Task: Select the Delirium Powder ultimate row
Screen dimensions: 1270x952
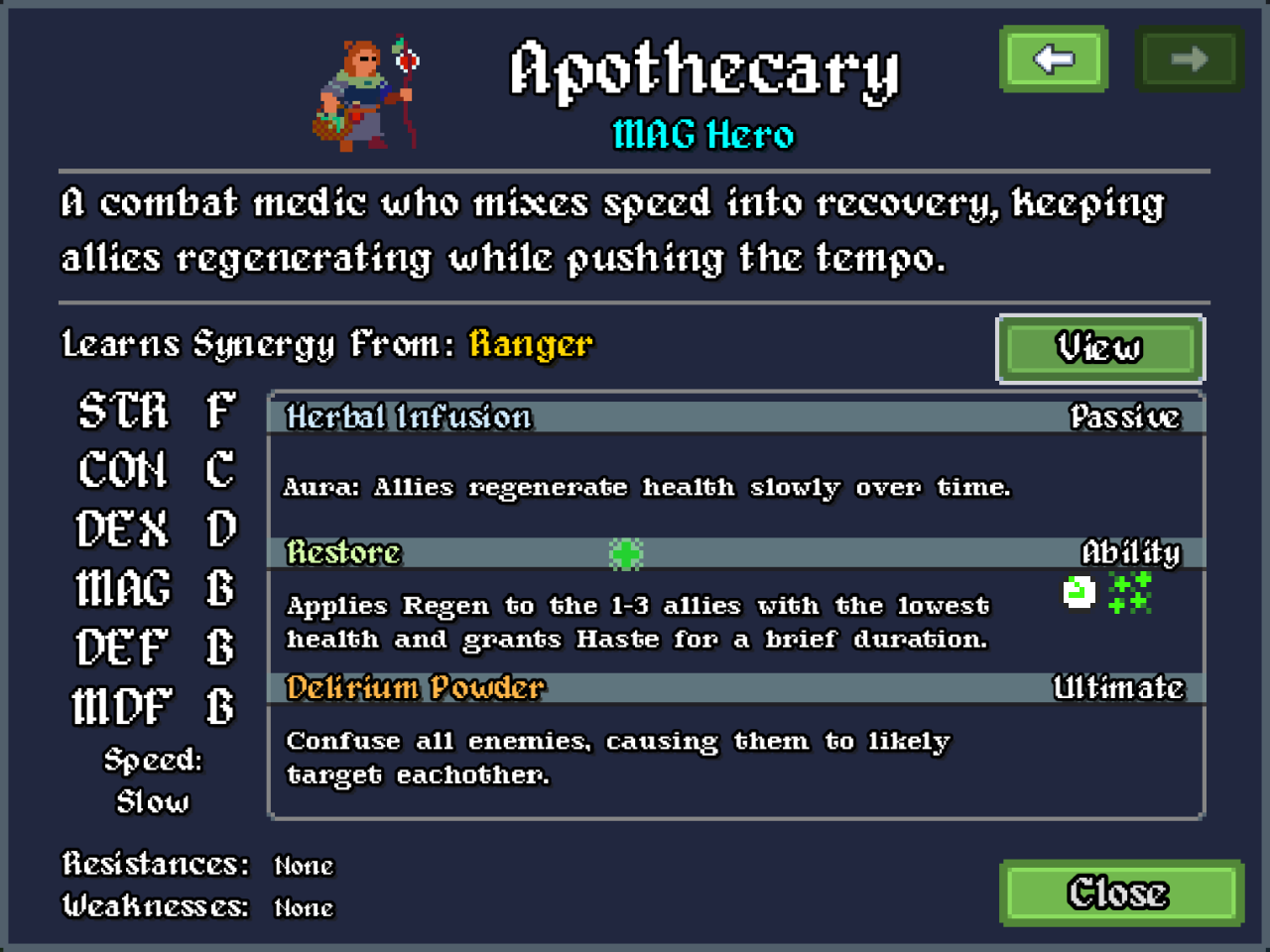Action: coord(735,687)
